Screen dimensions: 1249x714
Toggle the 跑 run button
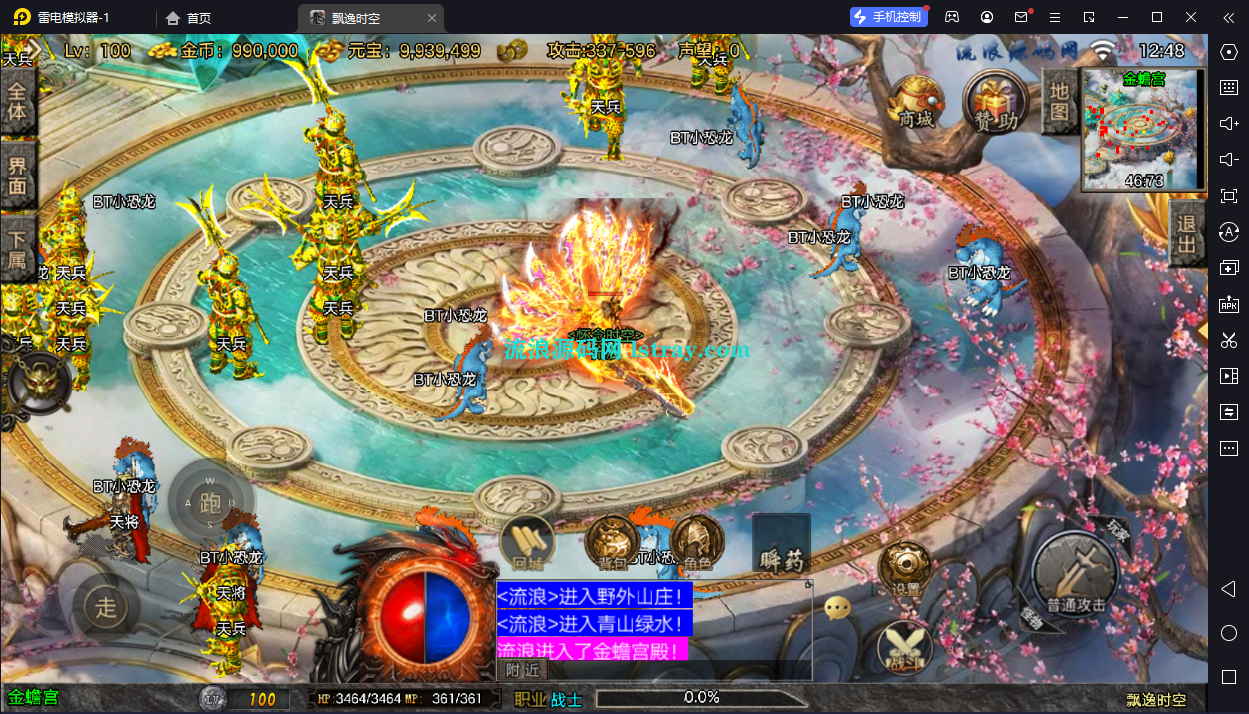pyautogui.click(x=210, y=502)
